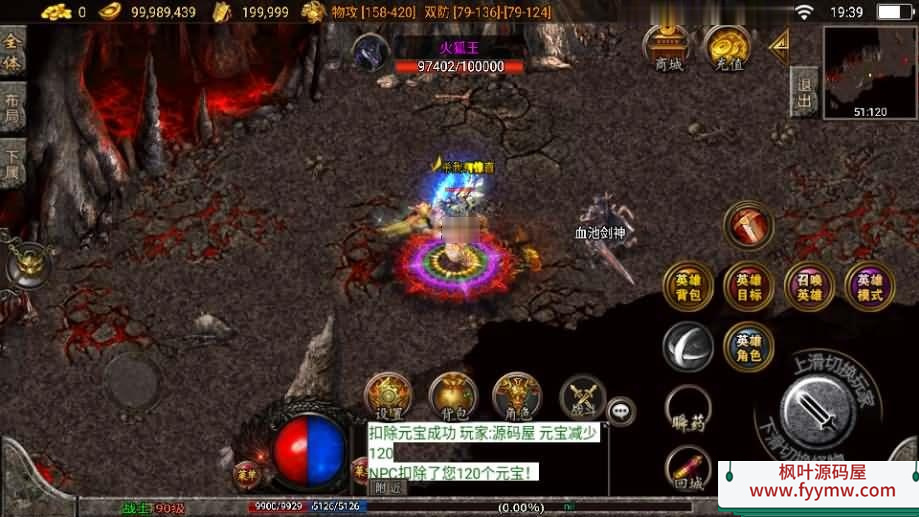Tap the 退出 exit button
The height and width of the screenshot is (517, 919).
coord(804,93)
